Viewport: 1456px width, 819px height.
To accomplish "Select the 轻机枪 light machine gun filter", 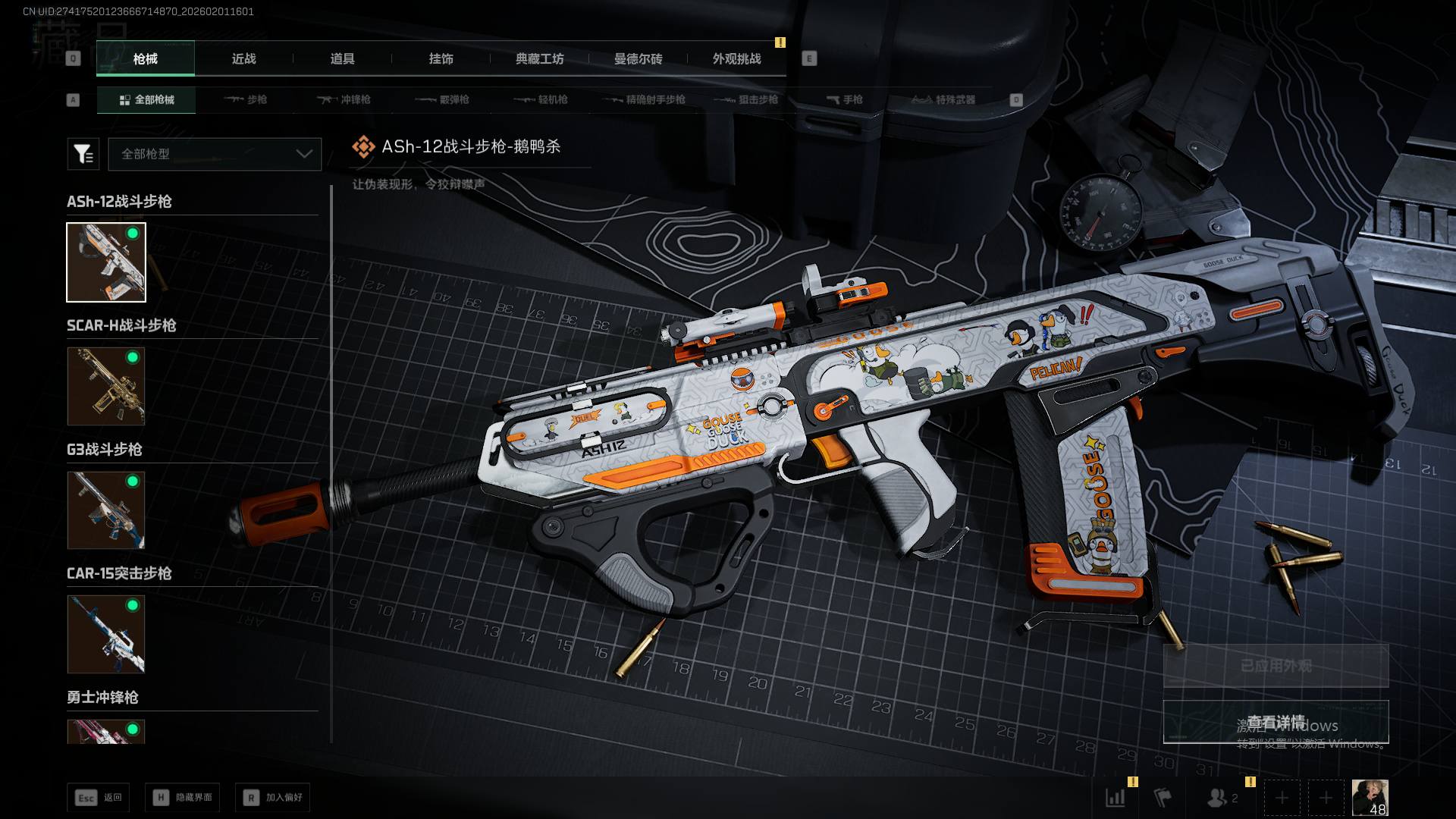I will tap(541, 100).
